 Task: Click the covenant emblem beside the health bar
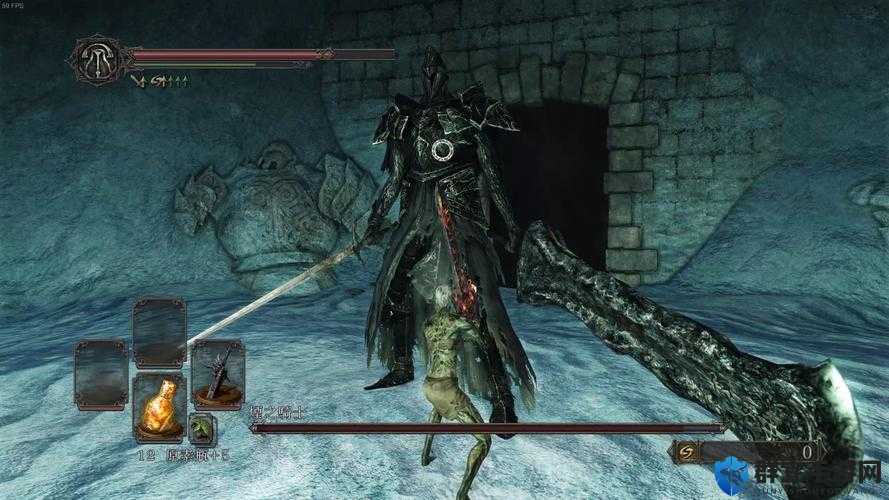[98, 59]
